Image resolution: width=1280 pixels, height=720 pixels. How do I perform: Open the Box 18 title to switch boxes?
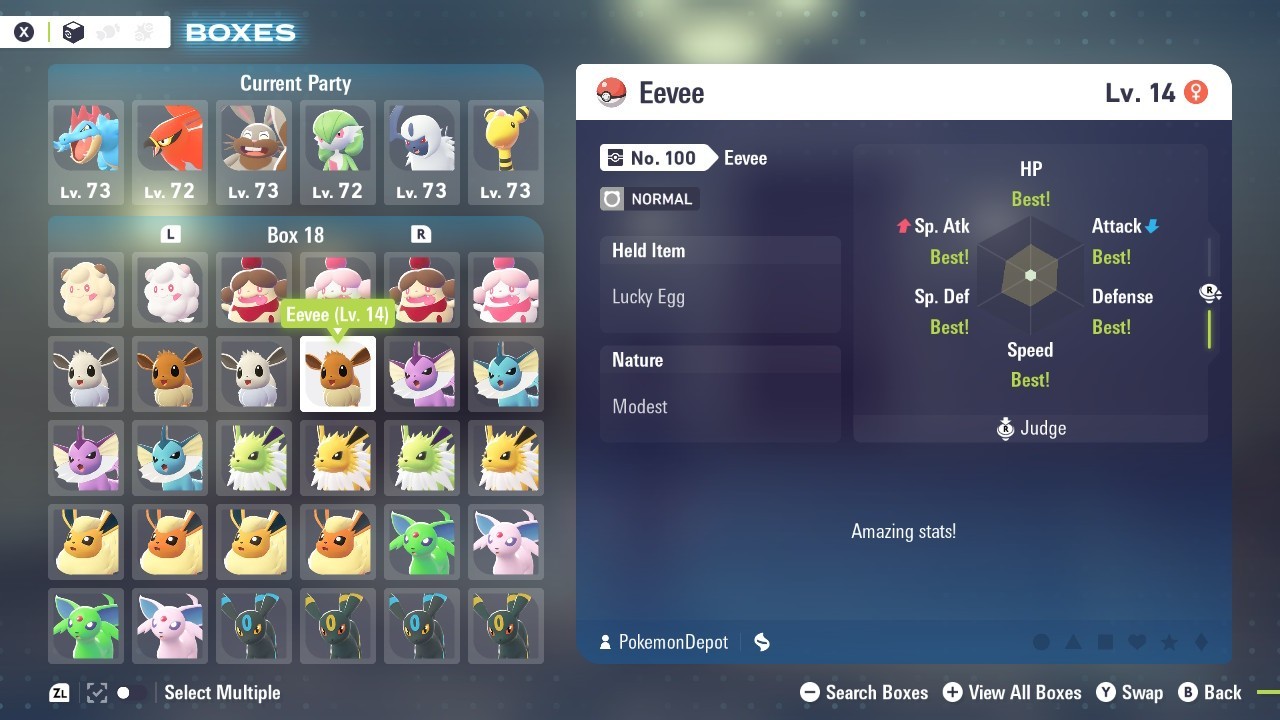(x=295, y=235)
